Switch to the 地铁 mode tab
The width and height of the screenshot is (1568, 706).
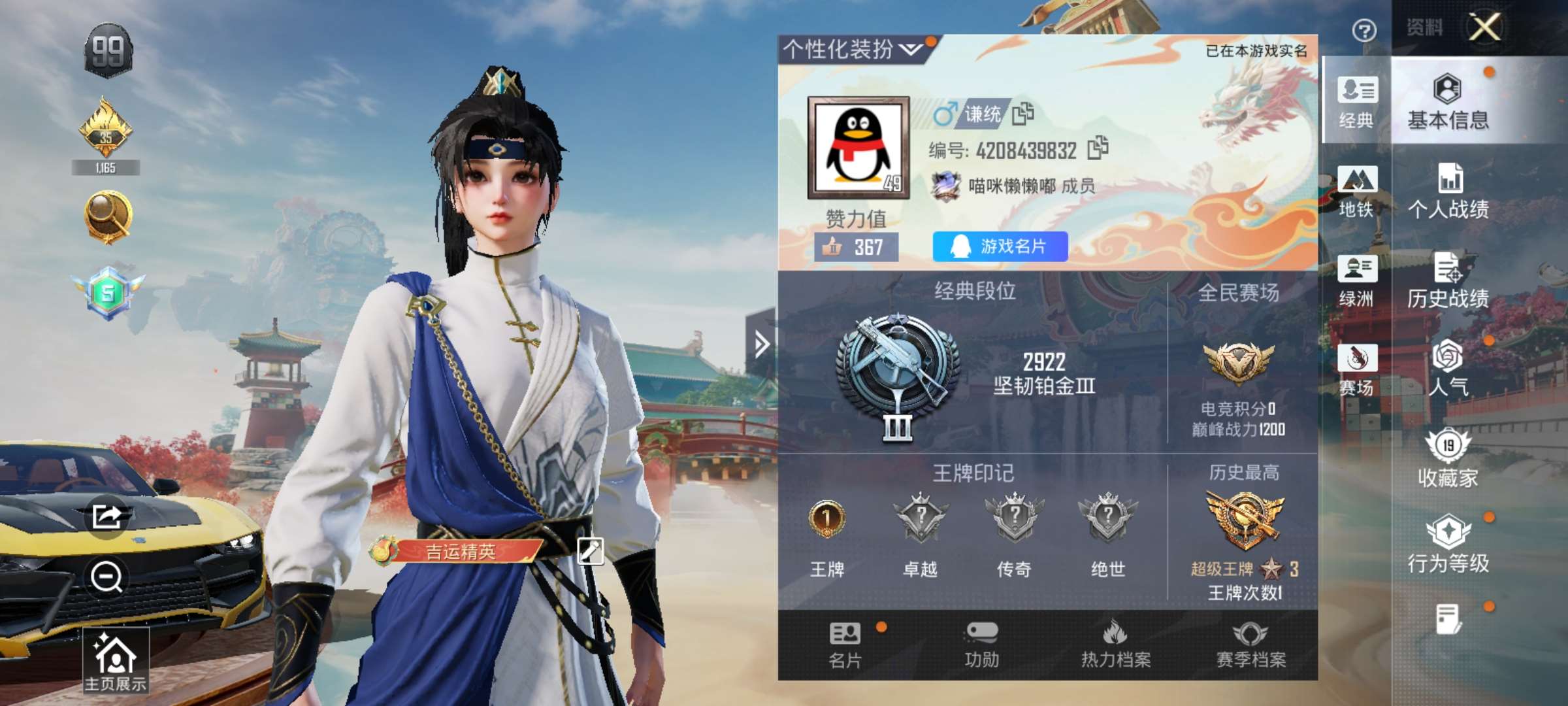(x=1356, y=191)
